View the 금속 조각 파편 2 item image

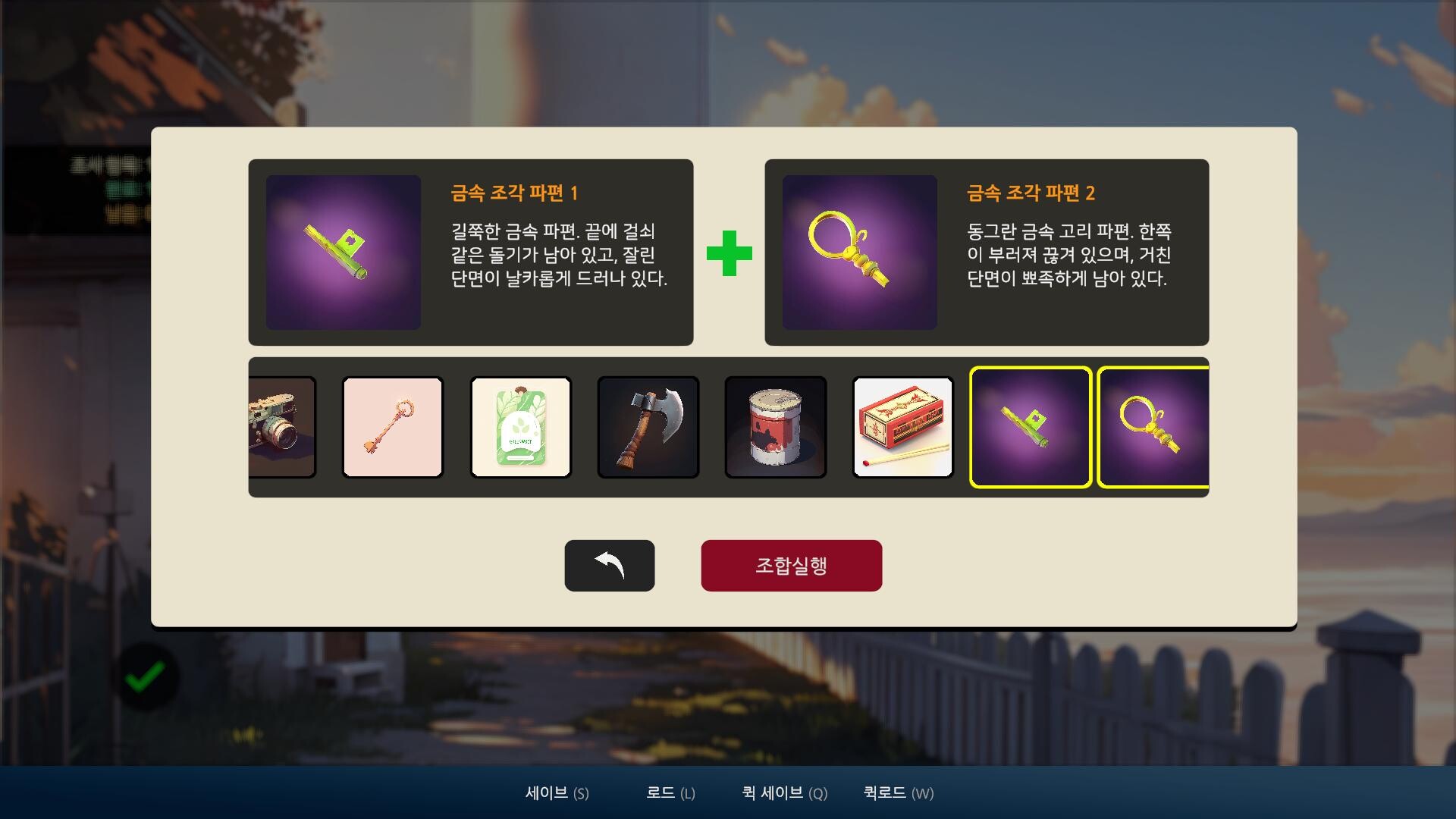859,253
